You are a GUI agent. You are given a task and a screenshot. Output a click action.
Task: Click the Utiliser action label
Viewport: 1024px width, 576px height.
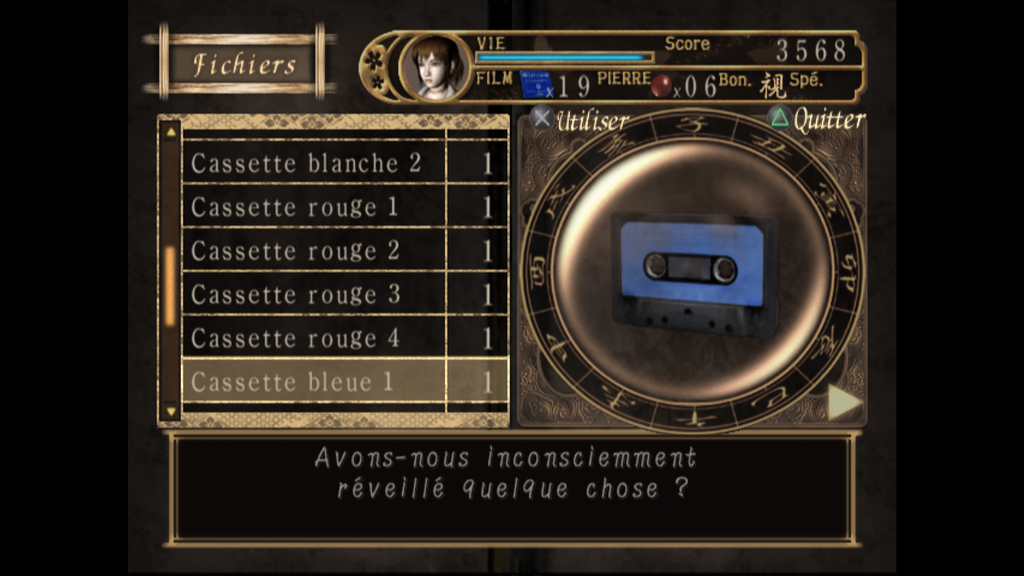[590, 121]
